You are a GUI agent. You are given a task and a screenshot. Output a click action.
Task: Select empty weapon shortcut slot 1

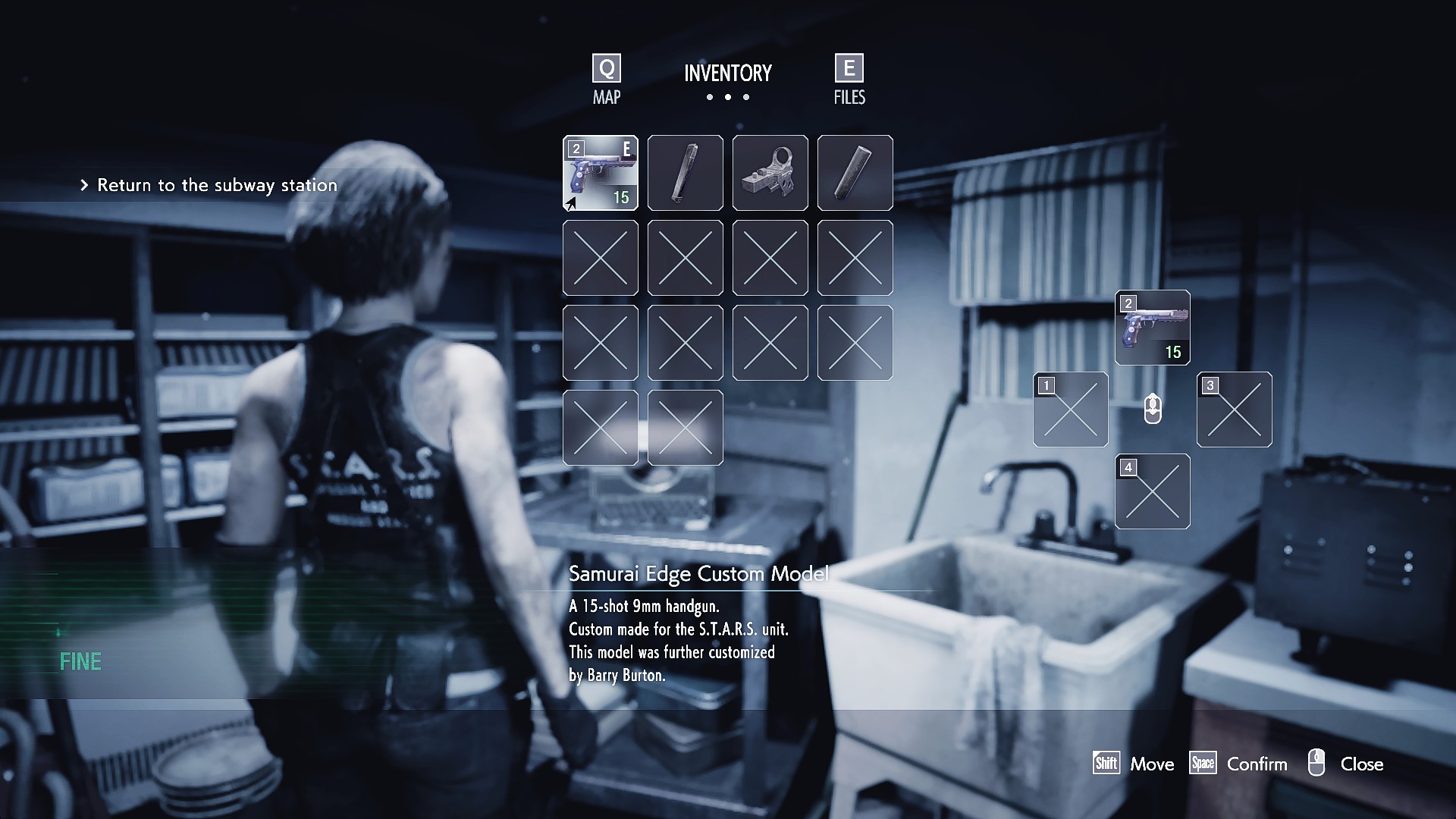pos(1071,409)
